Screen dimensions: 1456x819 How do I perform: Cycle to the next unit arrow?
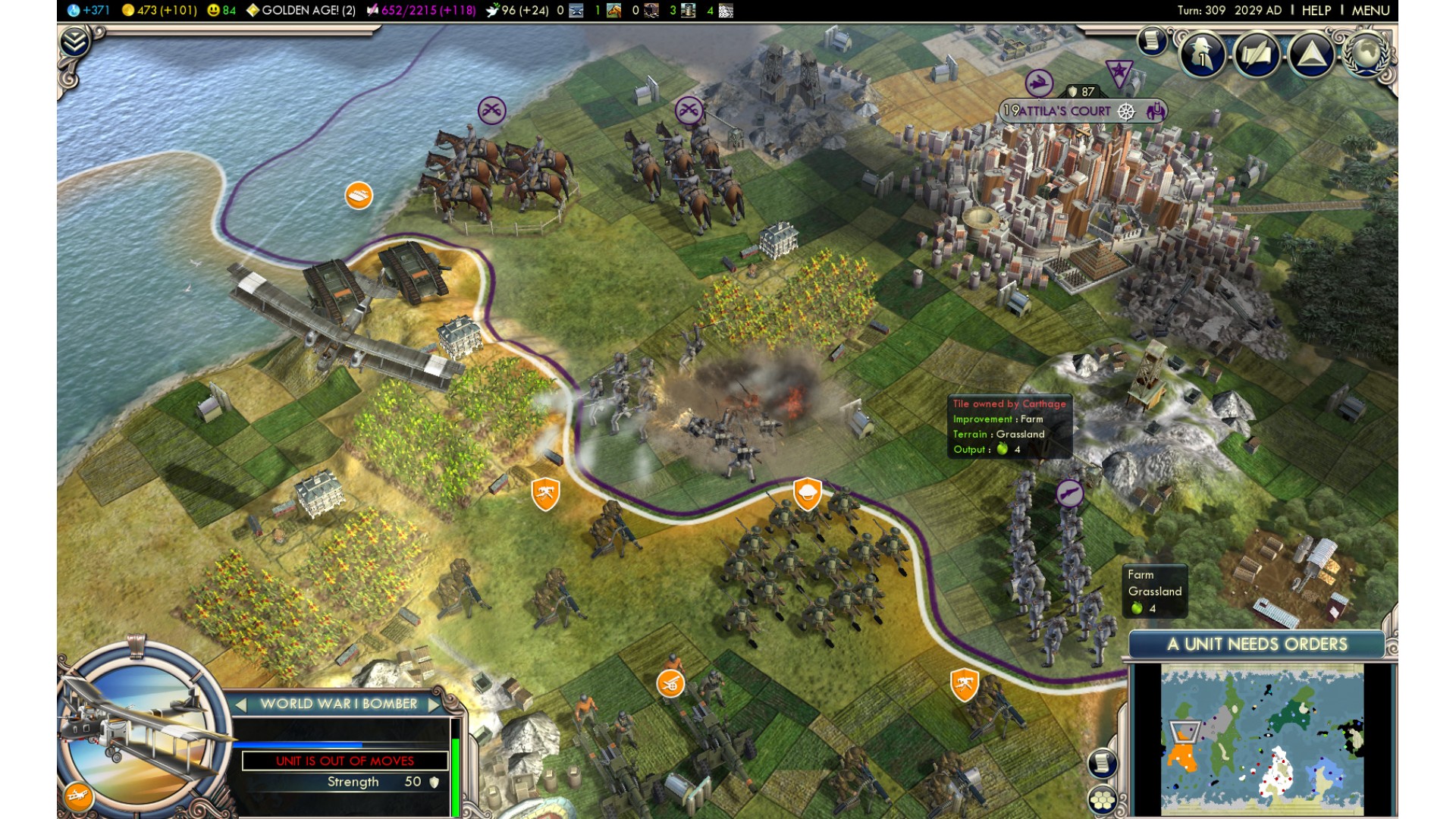(x=435, y=704)
